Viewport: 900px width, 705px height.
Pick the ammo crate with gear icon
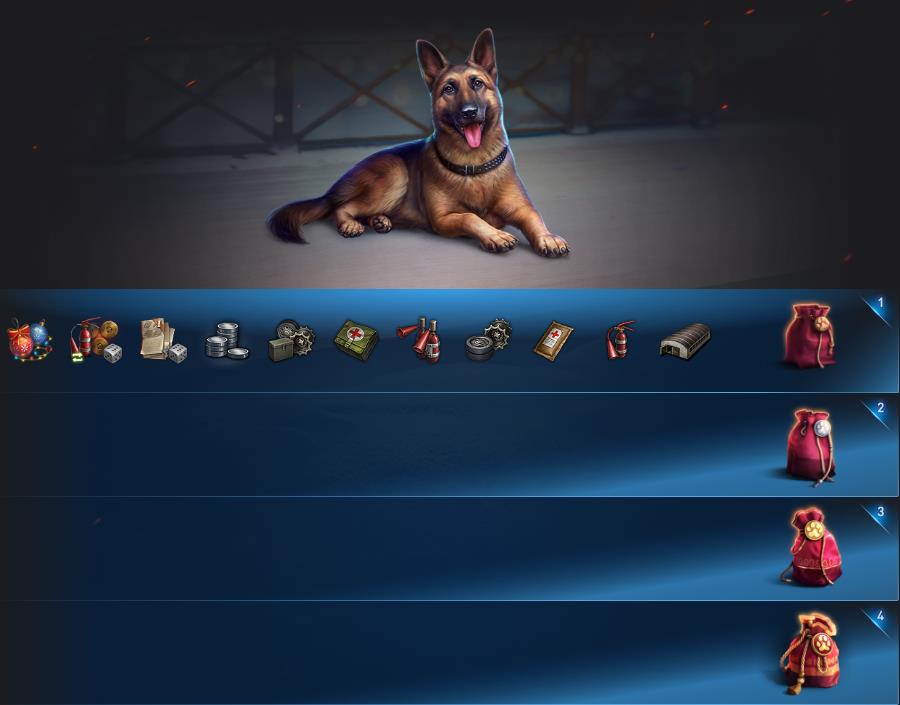point(291,341)
